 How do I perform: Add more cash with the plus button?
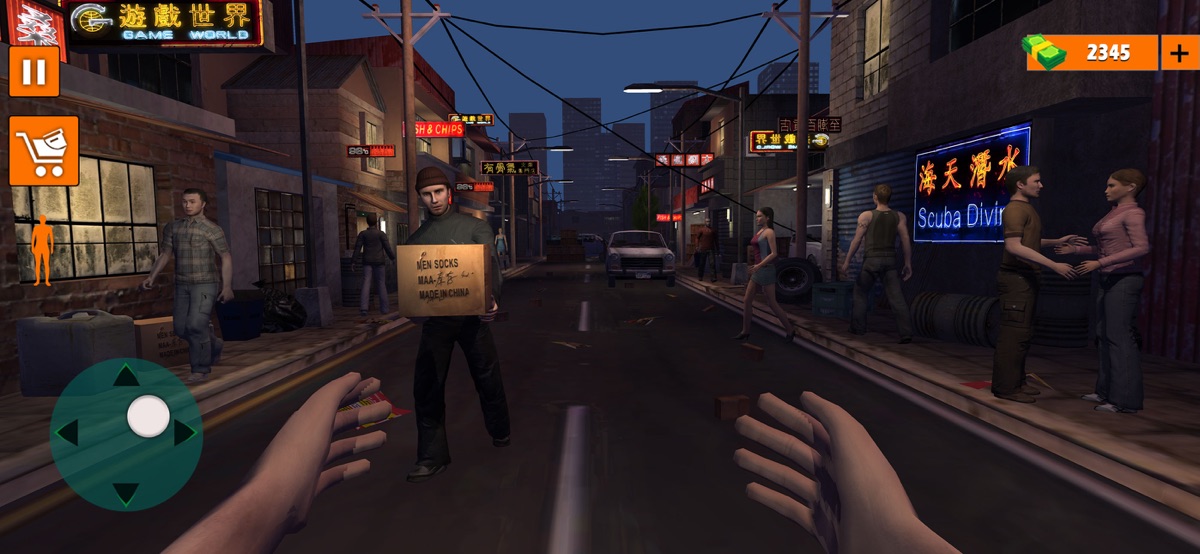(1177, 53)
